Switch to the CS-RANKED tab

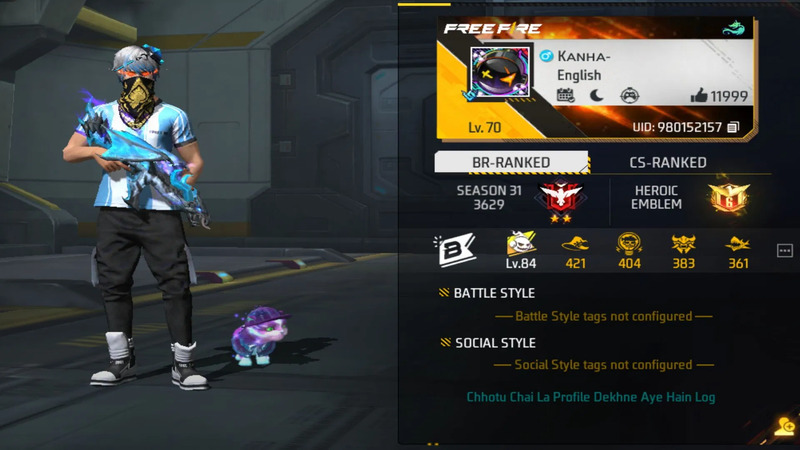(667, 162)
